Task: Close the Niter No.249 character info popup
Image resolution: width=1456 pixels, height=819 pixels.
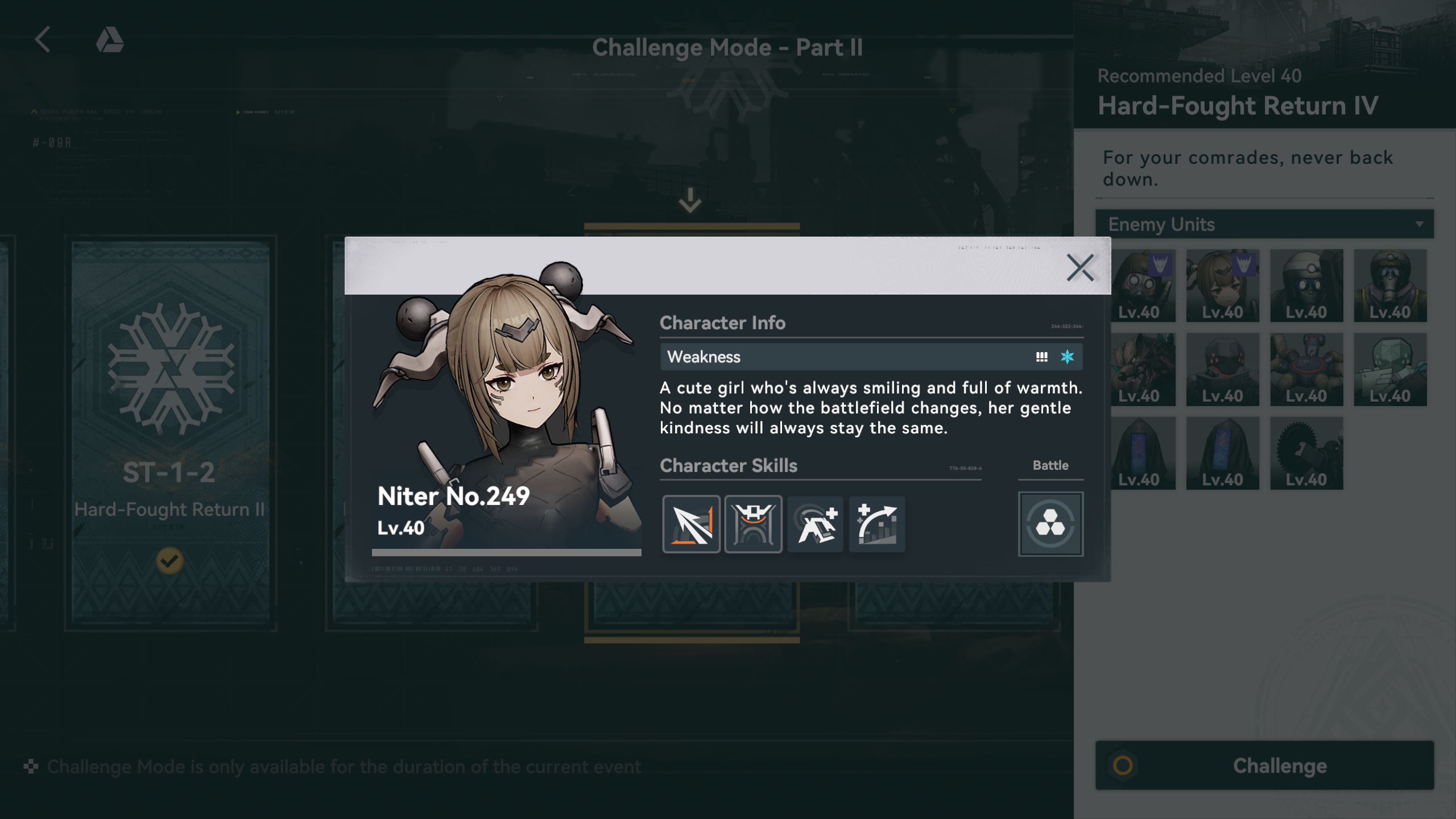Action: [1079, 268]
